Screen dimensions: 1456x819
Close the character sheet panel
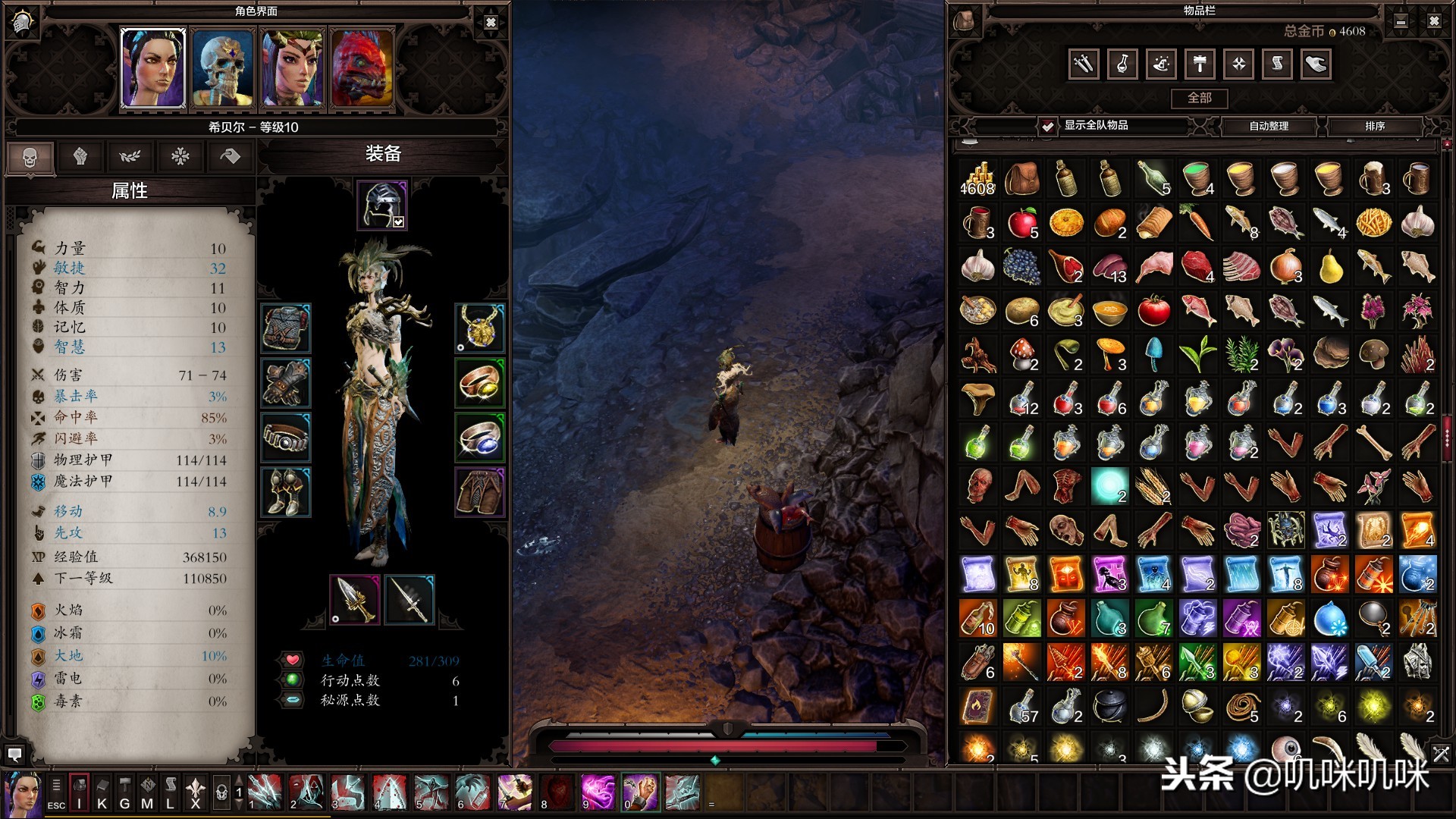491,23
